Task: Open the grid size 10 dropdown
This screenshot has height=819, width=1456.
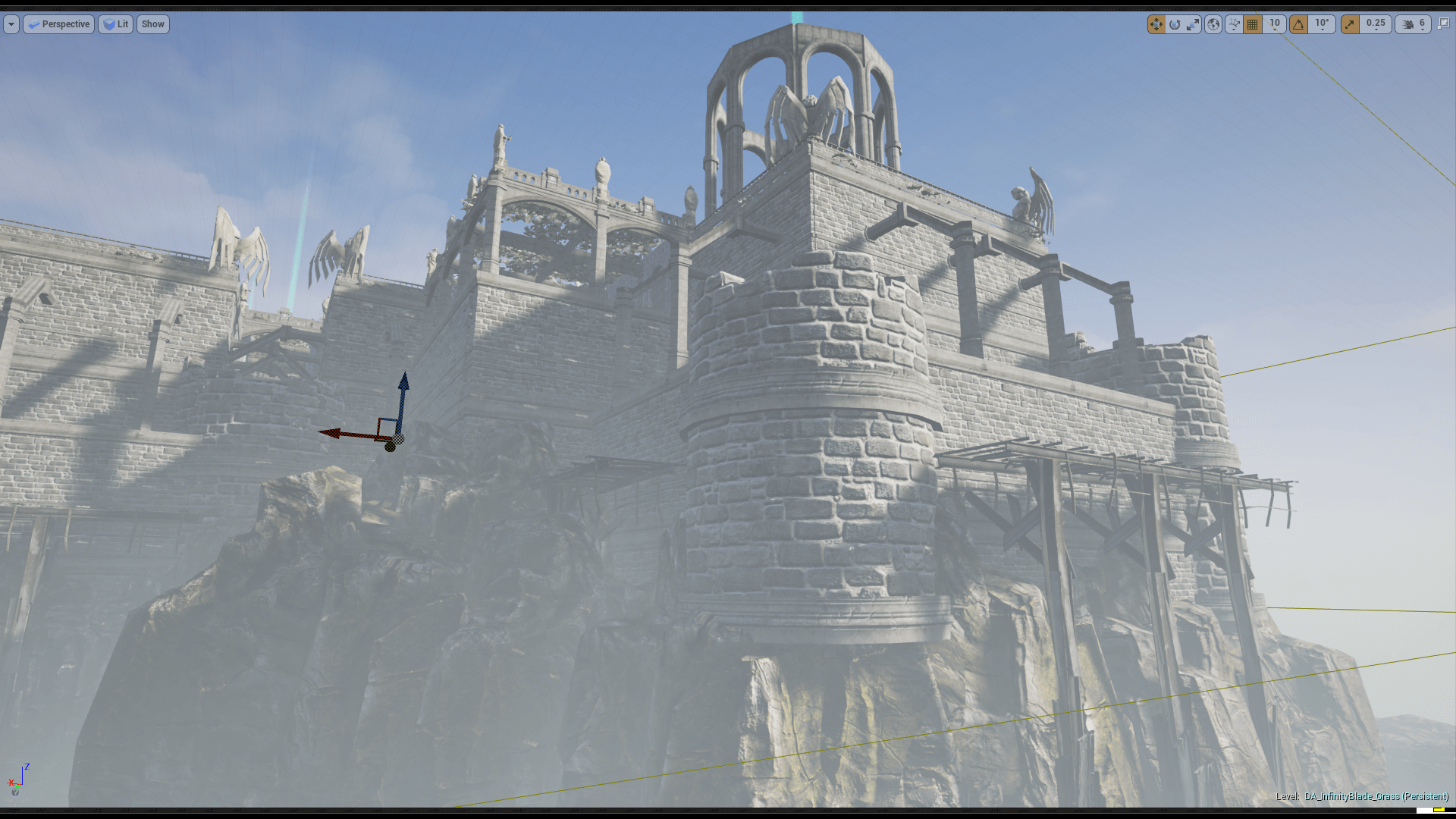Action: [1276, 25]
